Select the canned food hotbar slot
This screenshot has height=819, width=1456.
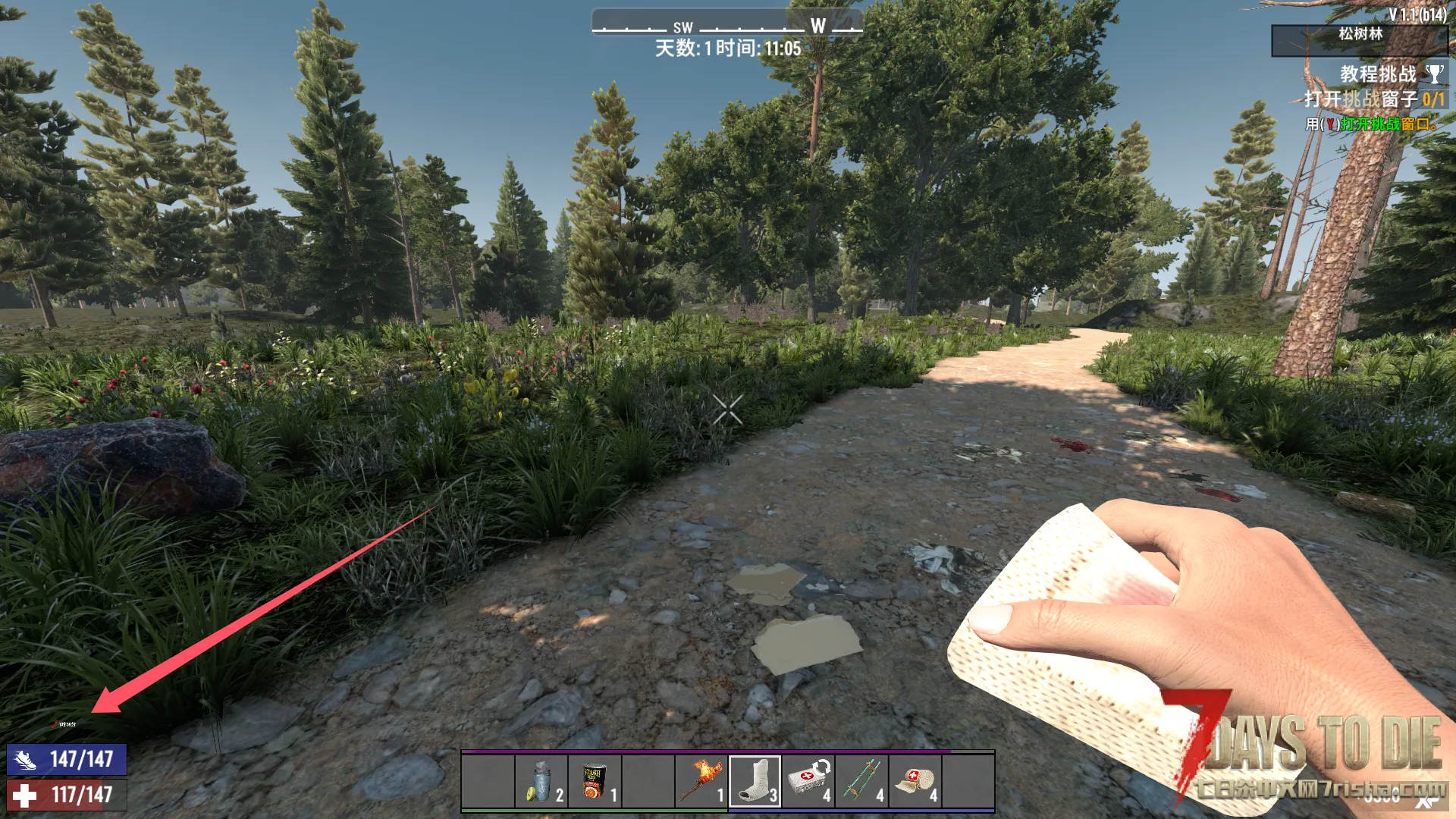595,782
